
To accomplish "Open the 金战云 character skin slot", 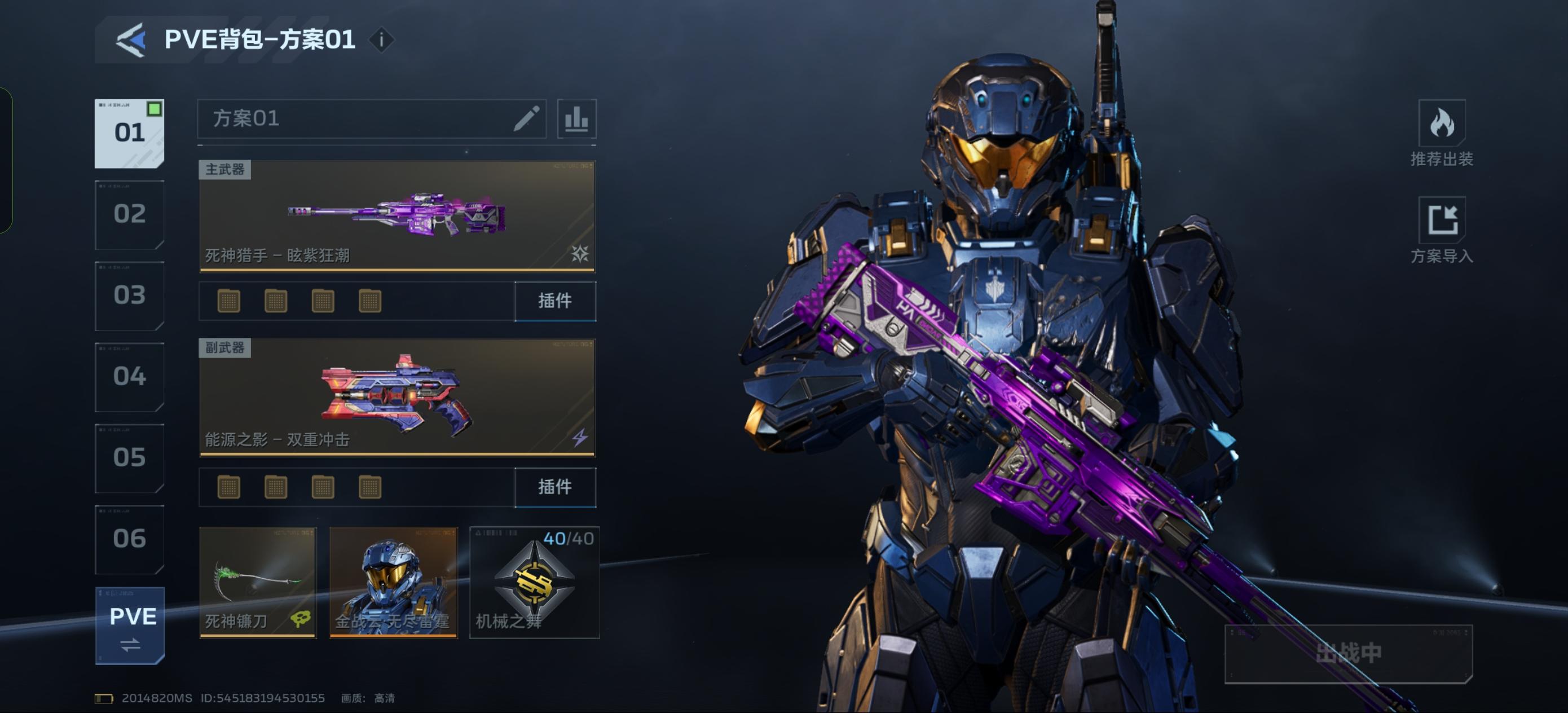I will 393,582.
